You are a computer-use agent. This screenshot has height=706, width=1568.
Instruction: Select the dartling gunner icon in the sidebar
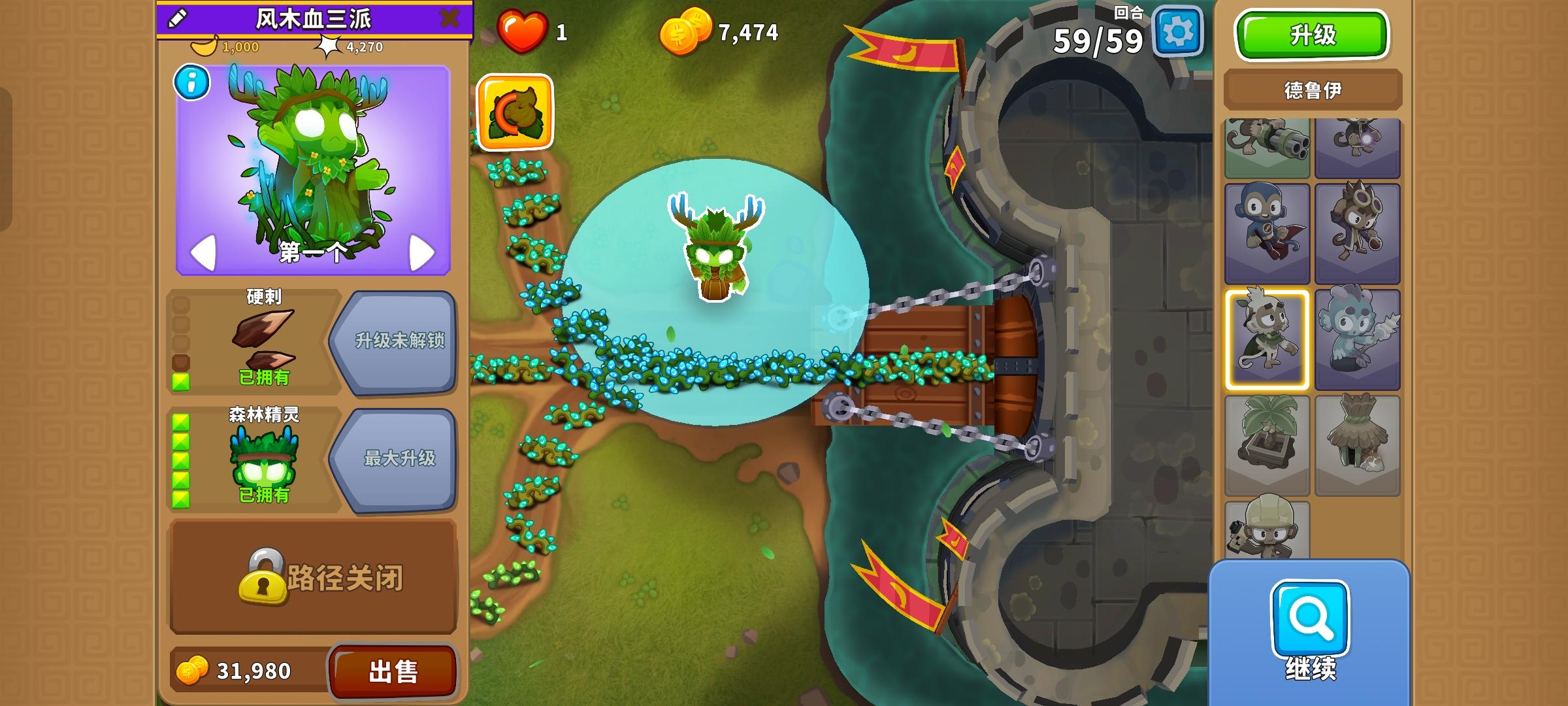point(1267,147)
